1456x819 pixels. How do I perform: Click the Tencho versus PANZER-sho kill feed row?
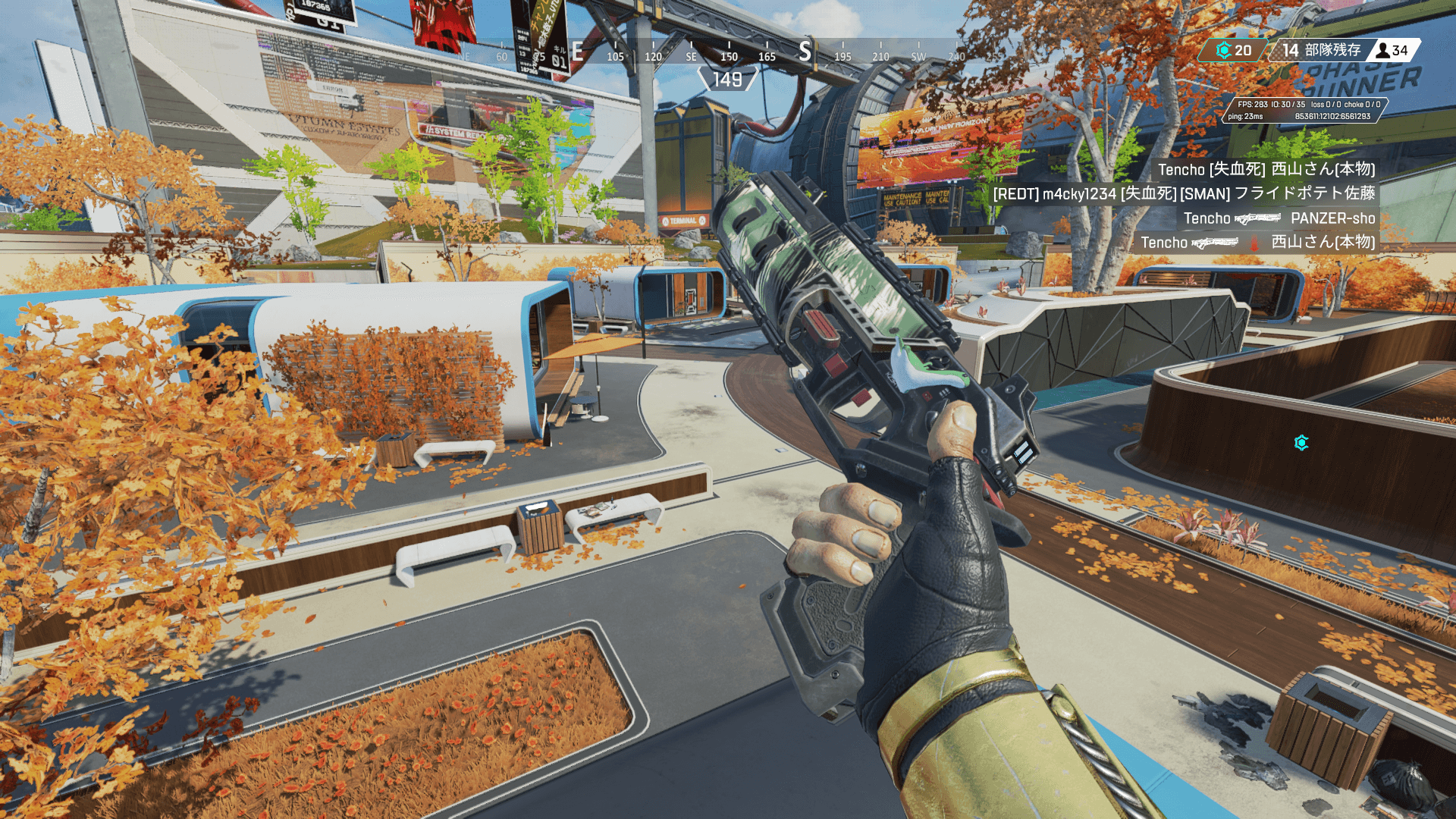1279,218
